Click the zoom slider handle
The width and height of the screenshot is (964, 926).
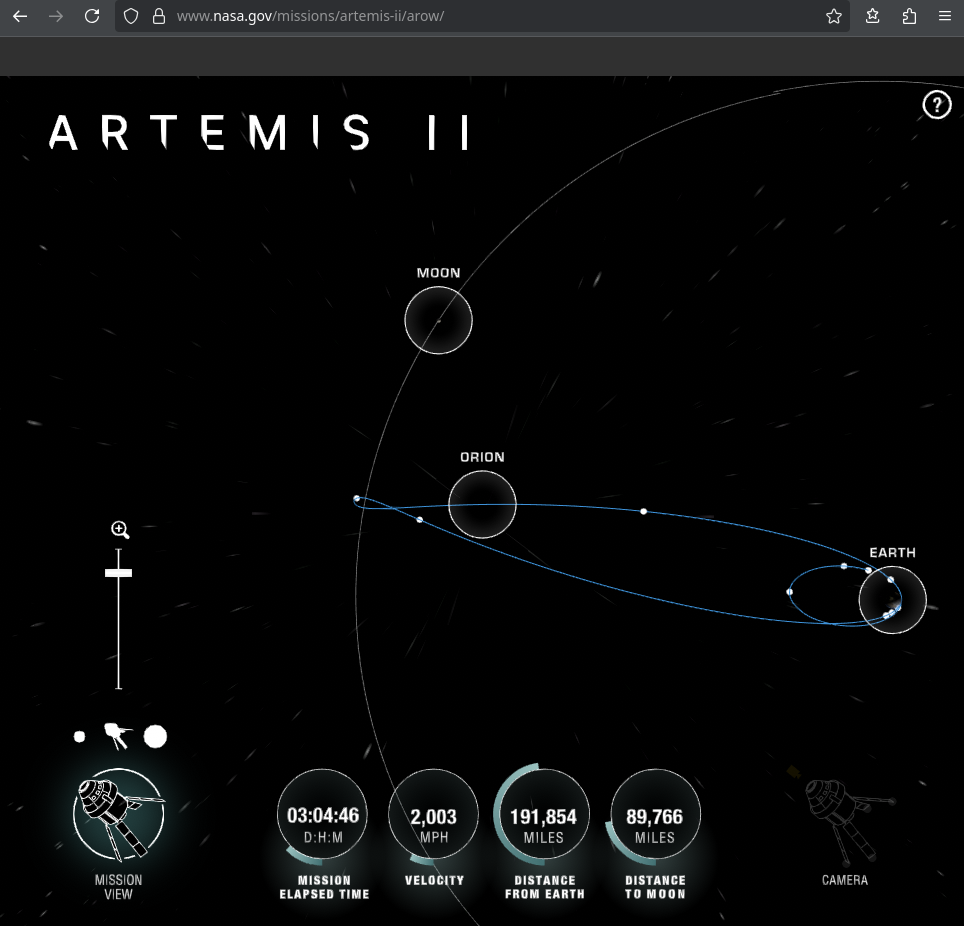119,573
